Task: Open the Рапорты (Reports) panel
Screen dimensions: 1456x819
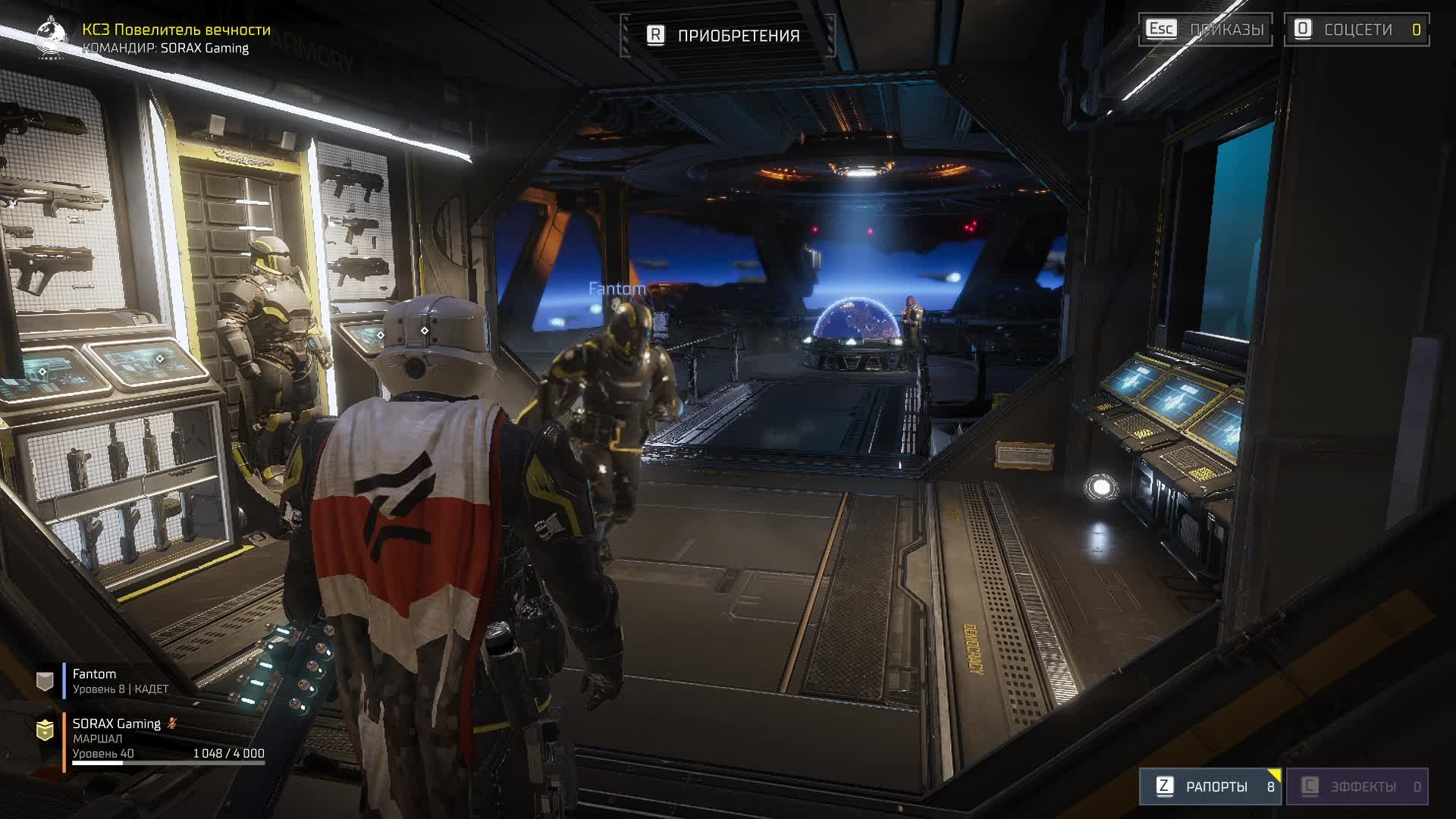Action: (x=1210, y=786)
